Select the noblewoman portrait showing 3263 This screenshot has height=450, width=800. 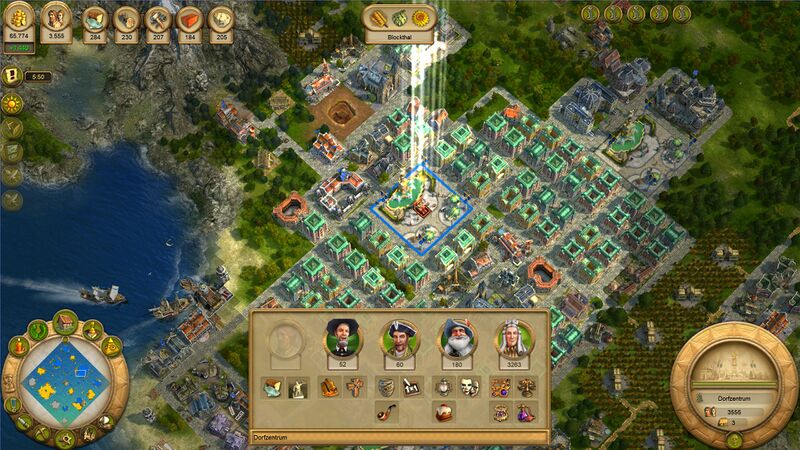[514, 339]
